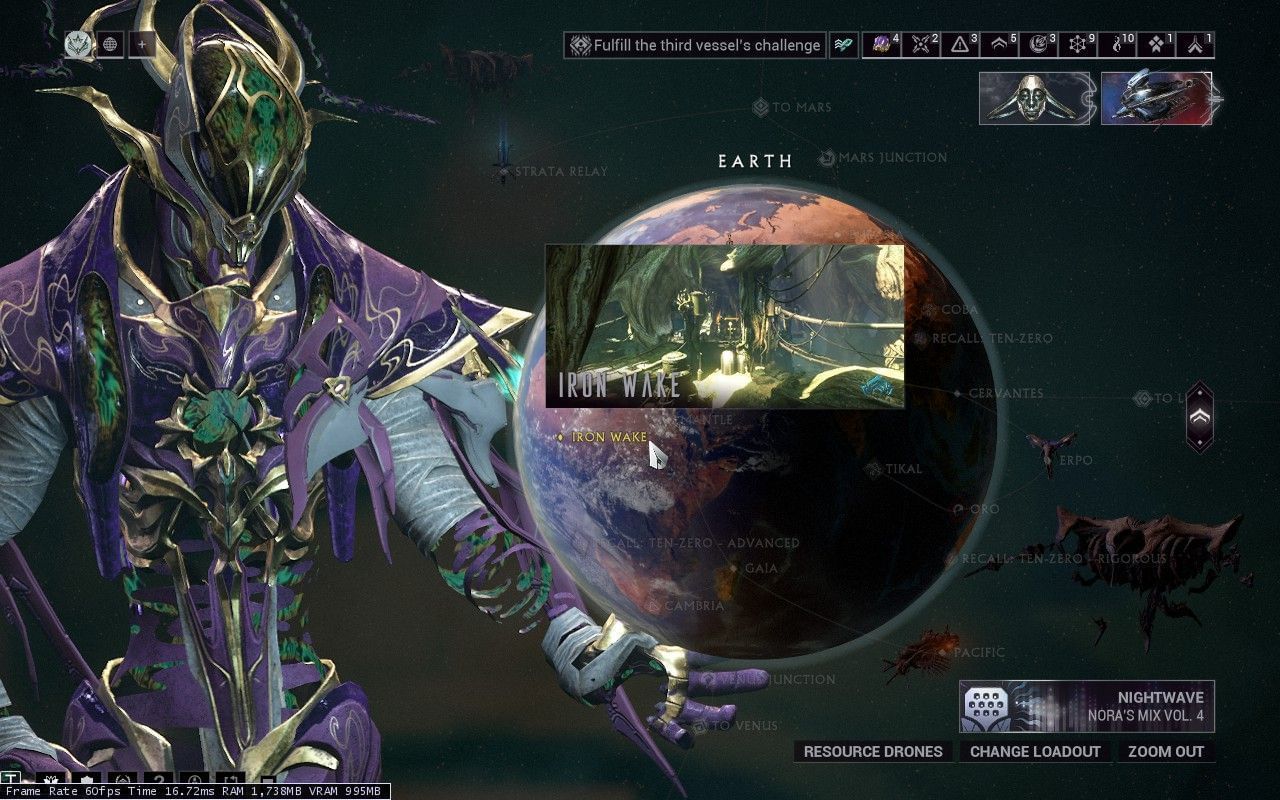Screen dimensions: 1280x800
Task: Toggle the chevron rank icon showing 5
Action: 998,45
